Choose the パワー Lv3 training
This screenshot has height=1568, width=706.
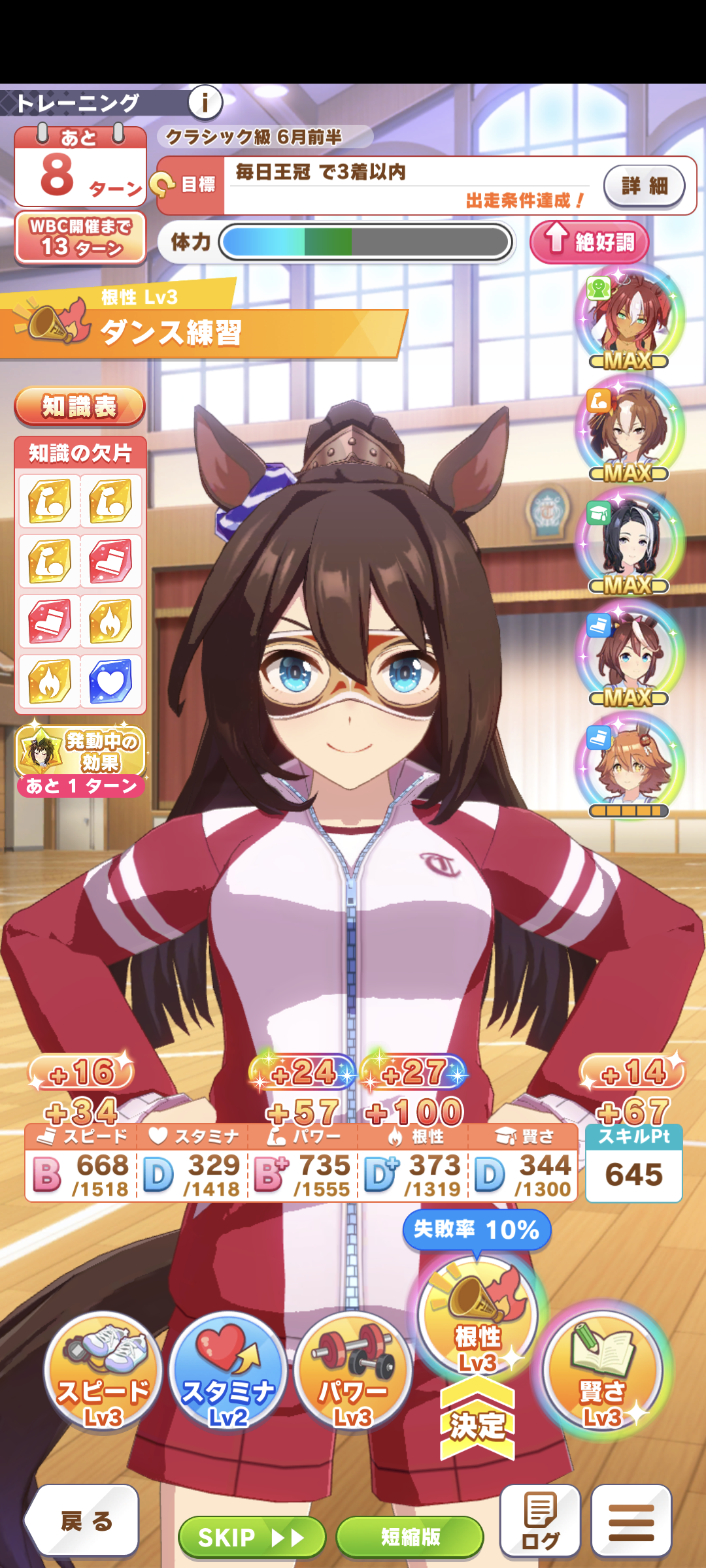pos(353,1372)
